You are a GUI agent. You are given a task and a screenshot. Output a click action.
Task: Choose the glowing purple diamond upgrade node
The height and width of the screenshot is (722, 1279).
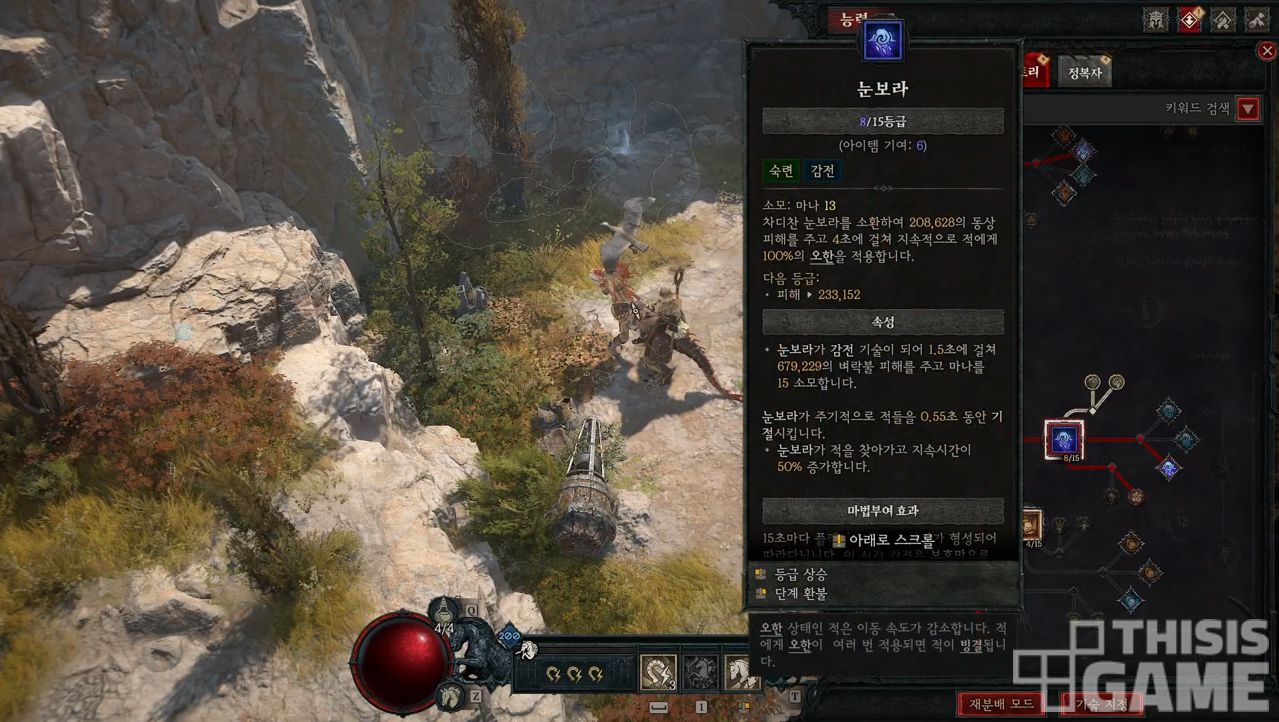pos(1167,467)
